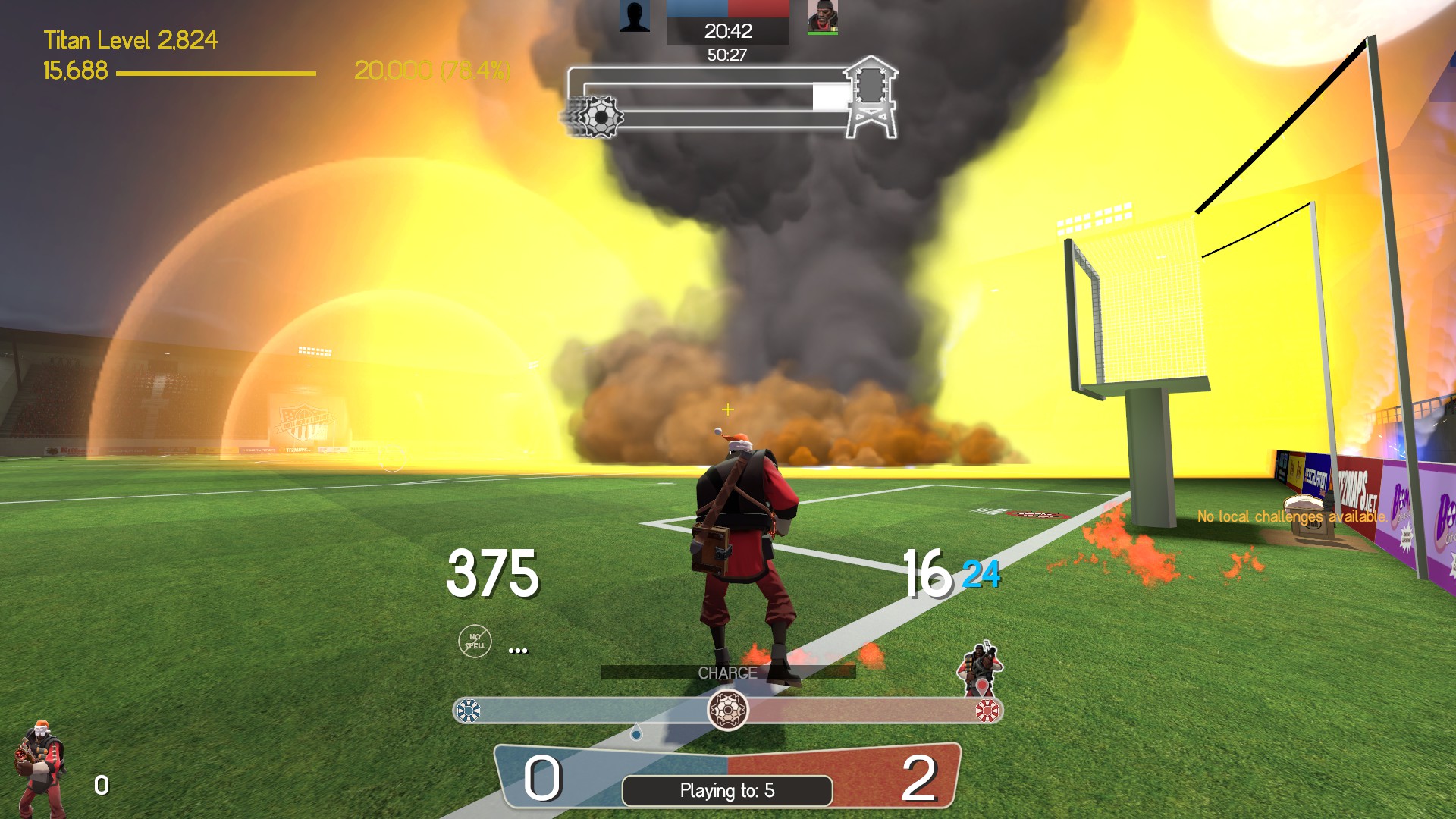Click the blank silhouette player portrait
The image size is (1456, 819).
pyautogui.click(x=634, y=16)
